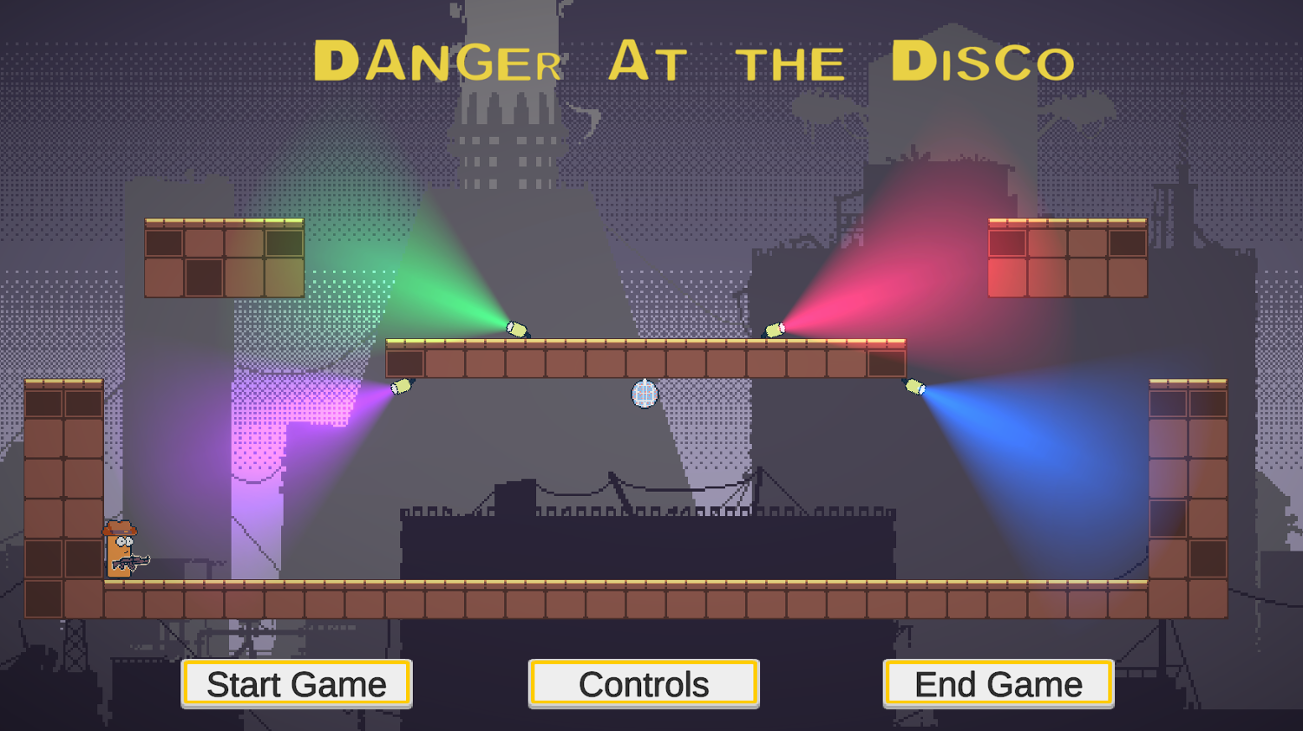Click the top-left brick block structure
The image size is (1303, 731).
coord(222,258)
